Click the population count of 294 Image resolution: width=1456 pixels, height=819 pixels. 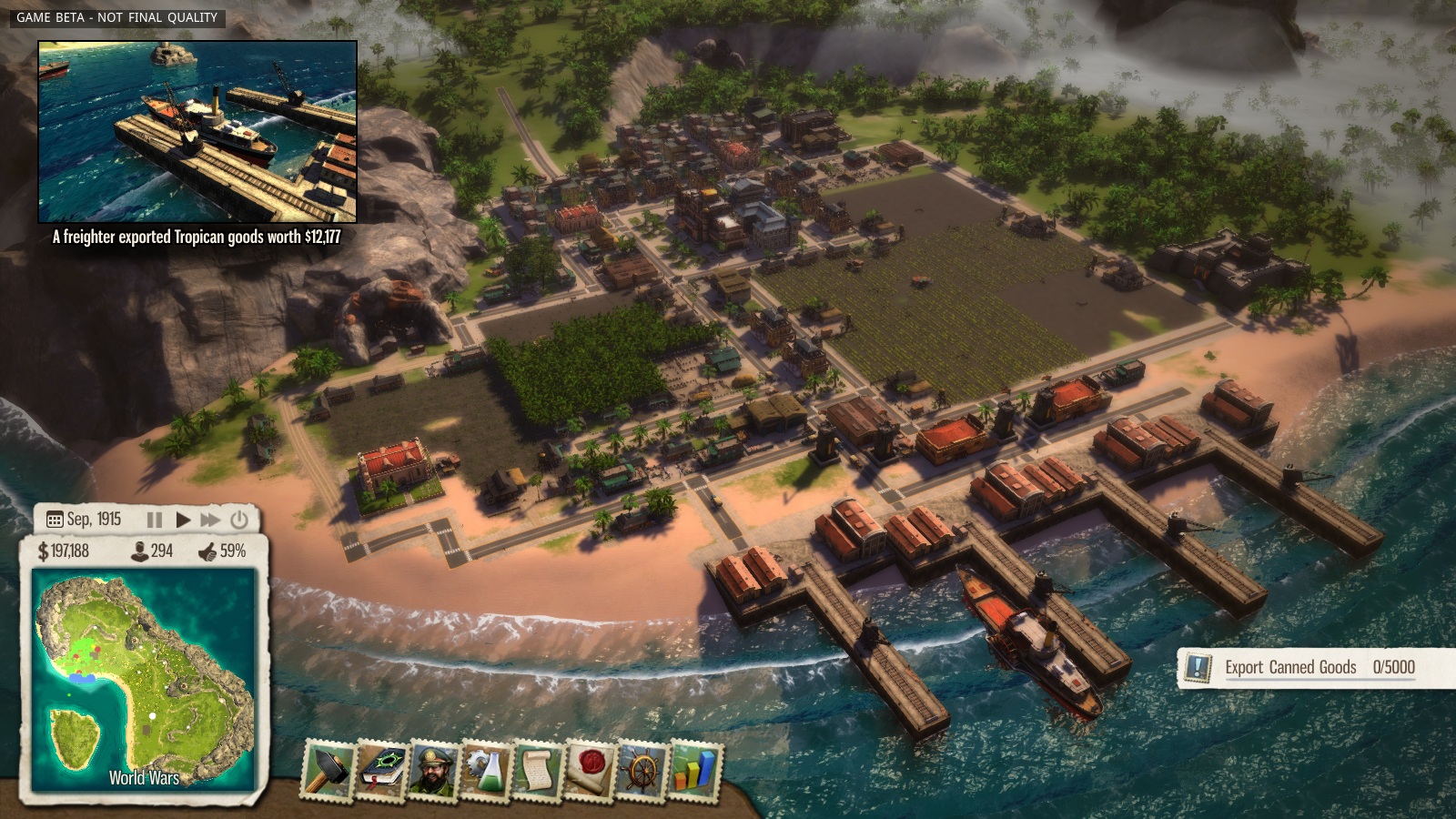coord(151,551)
